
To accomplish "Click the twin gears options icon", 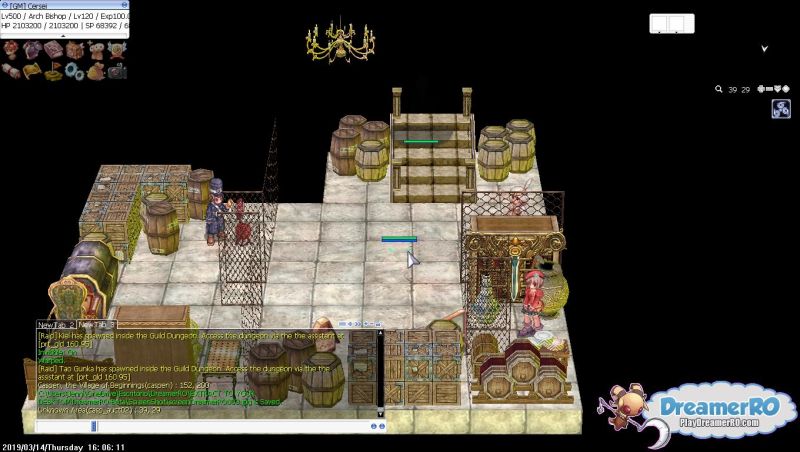I will pos(74,71).
